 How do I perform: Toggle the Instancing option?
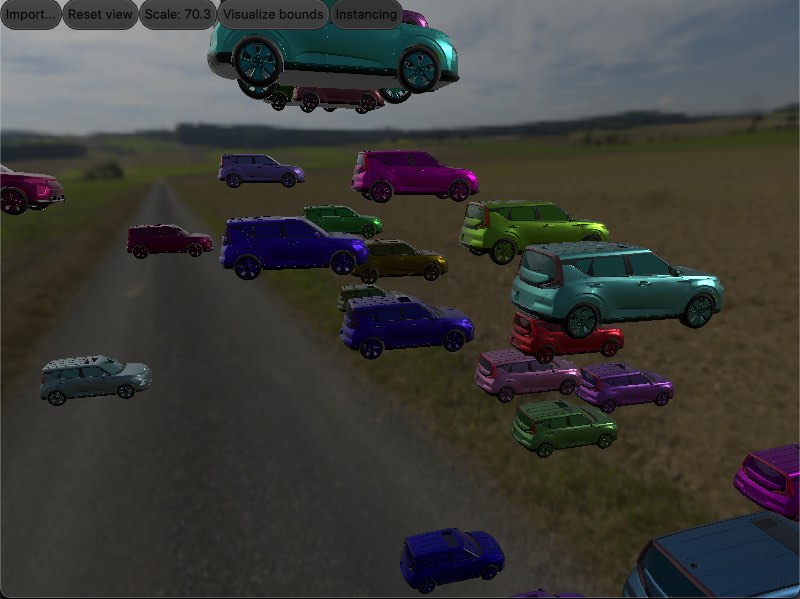[x=366, y=15]
